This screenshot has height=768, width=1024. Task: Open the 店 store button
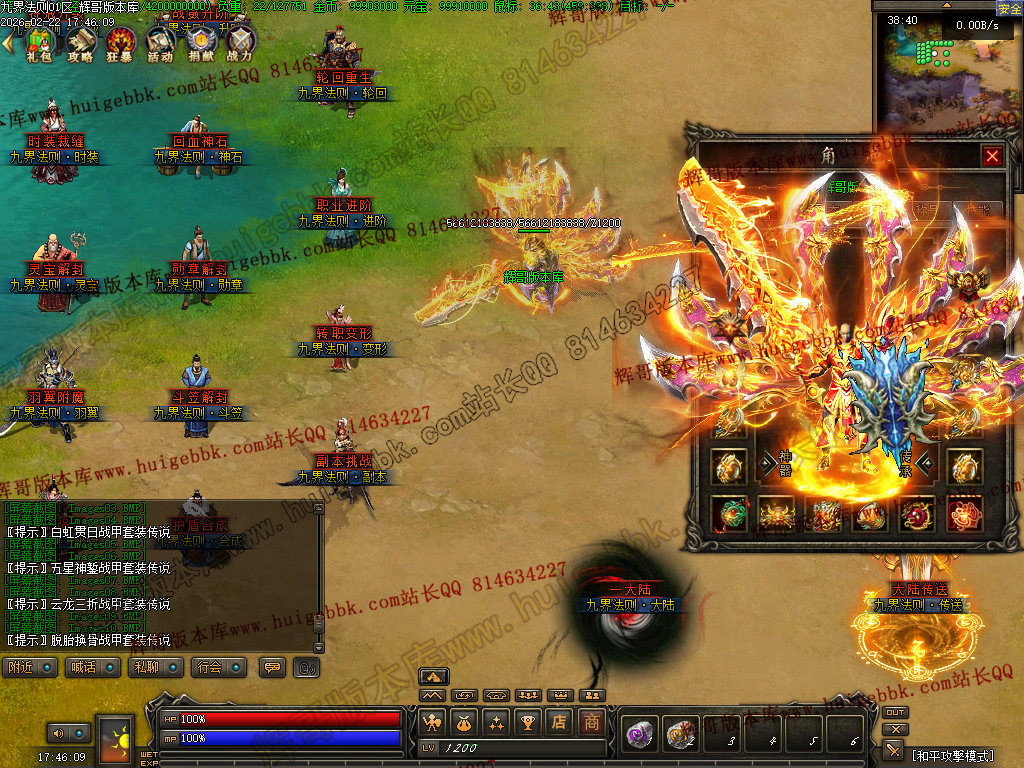click(561, 721)
